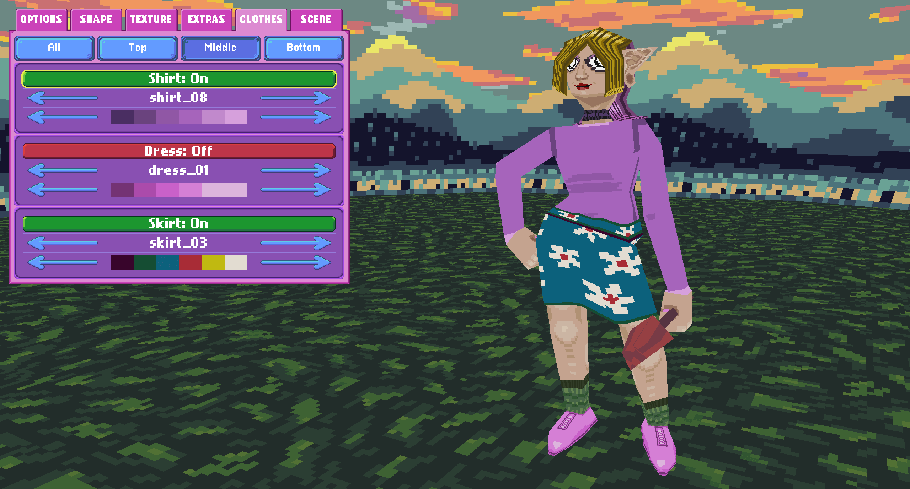Go to the next shirt style after shirt_08
The height and width of the screenshot is (489, 910).
[x=295, y=97]
